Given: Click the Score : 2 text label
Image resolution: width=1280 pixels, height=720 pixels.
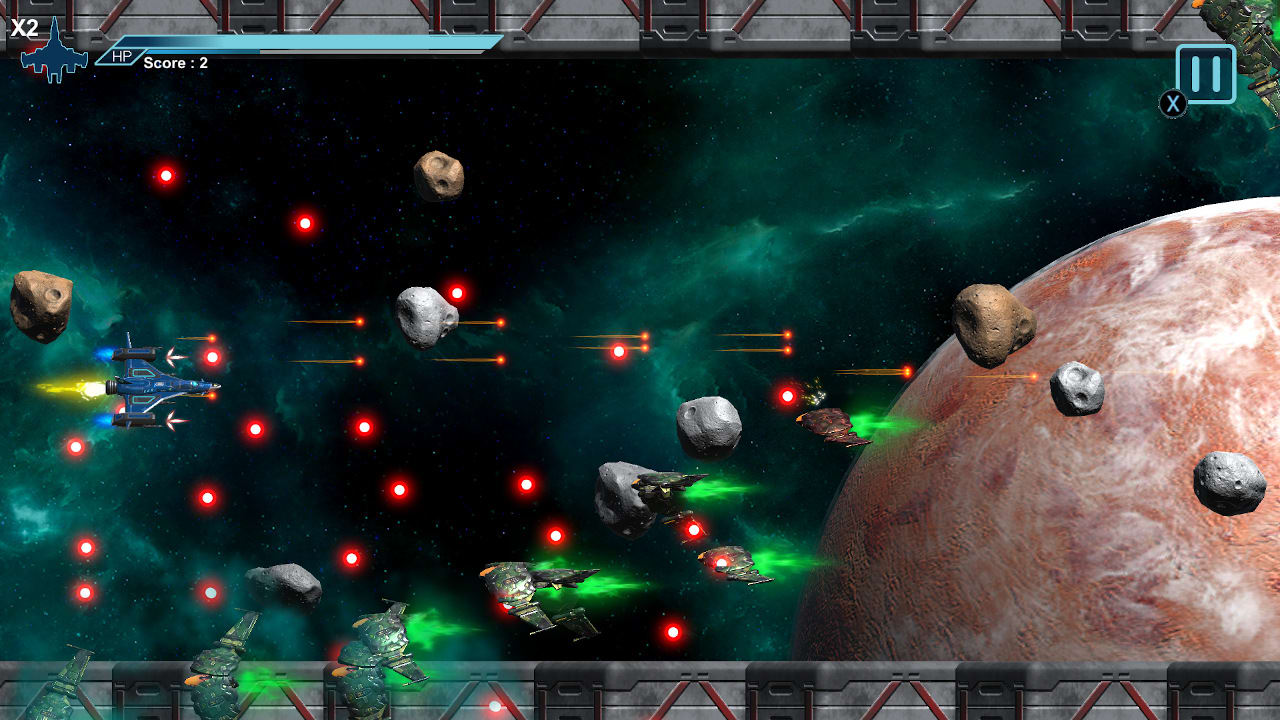Looking at the screenshot, I should (174, 63).
